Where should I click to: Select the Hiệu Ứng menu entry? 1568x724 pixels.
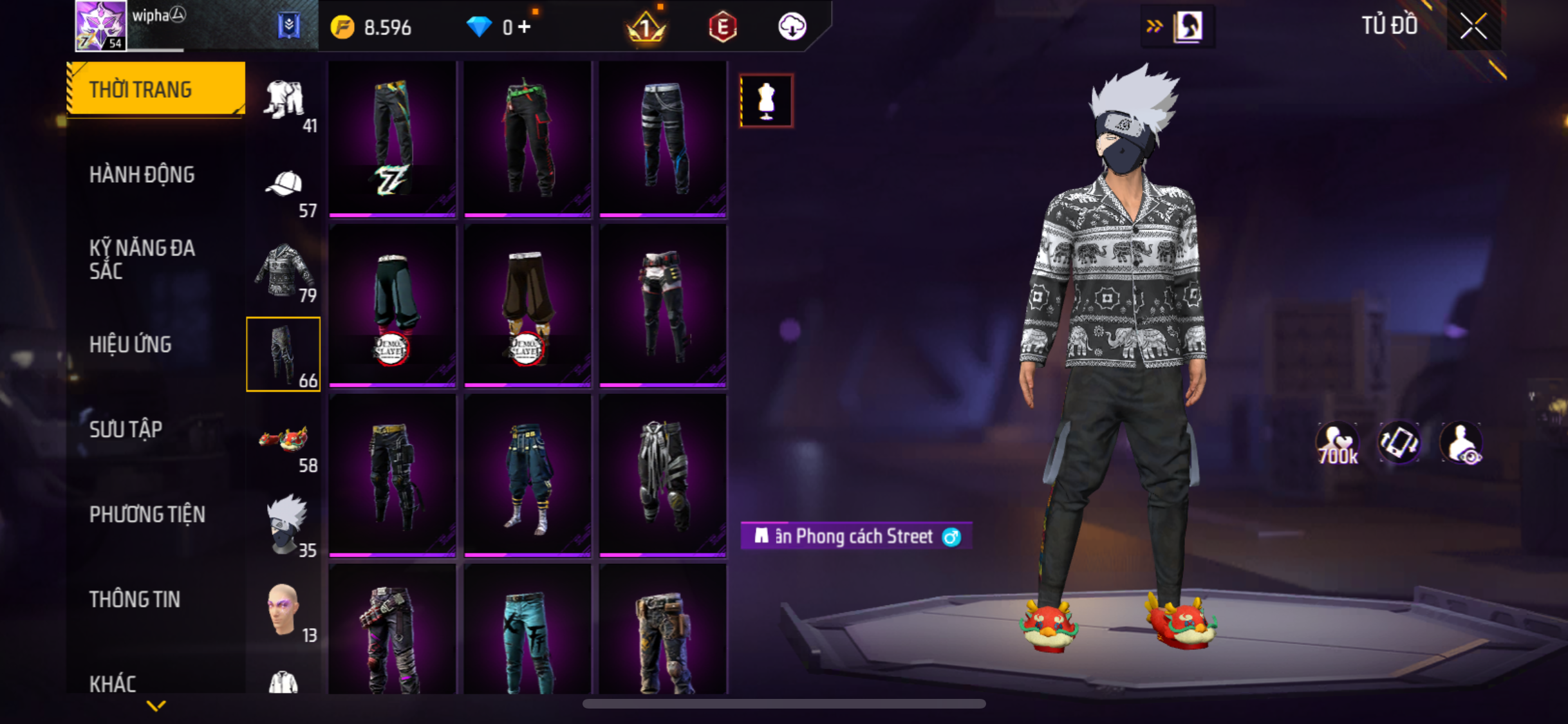[x=130, y=344]
